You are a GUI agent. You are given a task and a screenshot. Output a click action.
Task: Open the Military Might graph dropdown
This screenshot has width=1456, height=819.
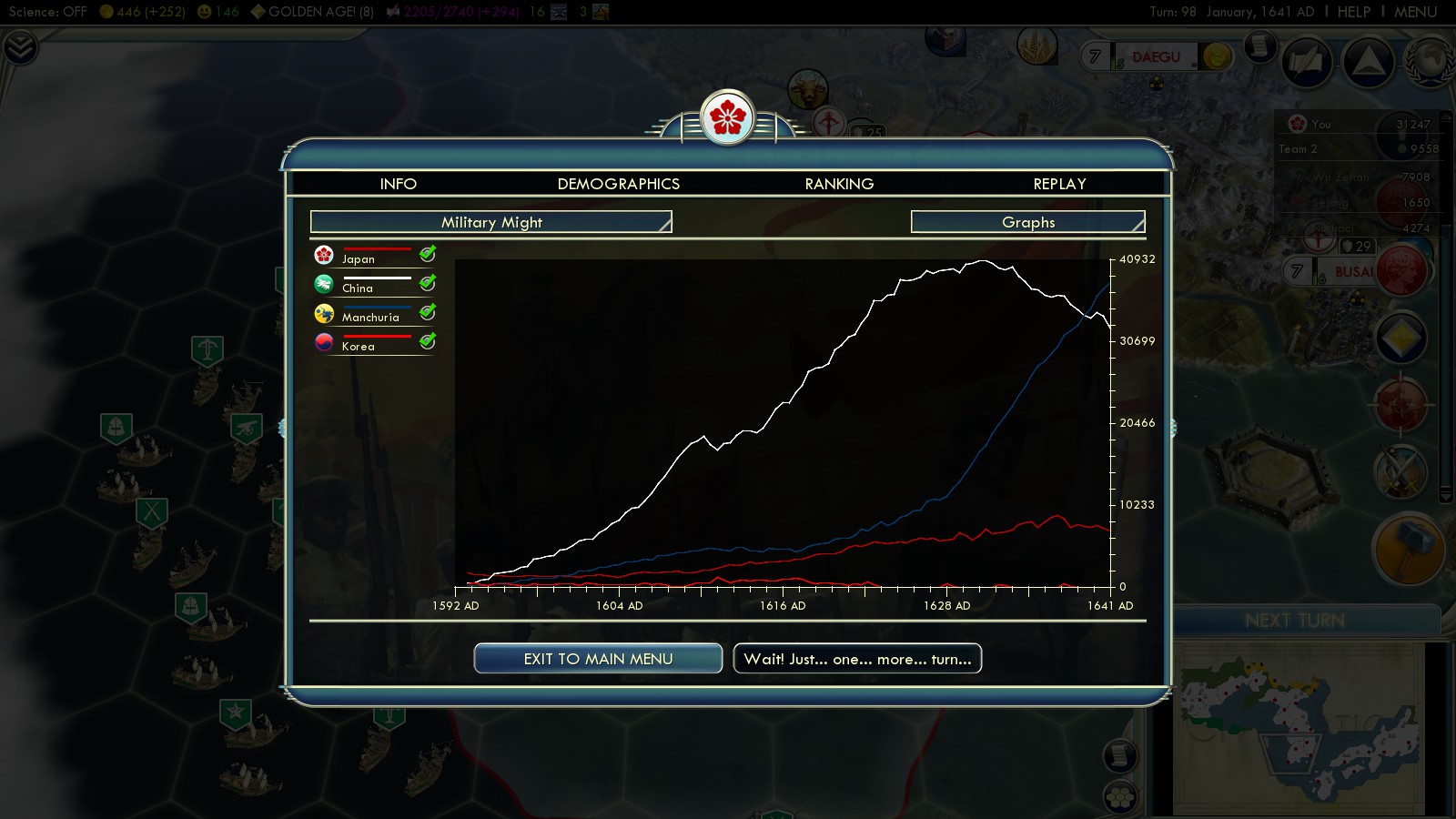click(x=491, y=222)
